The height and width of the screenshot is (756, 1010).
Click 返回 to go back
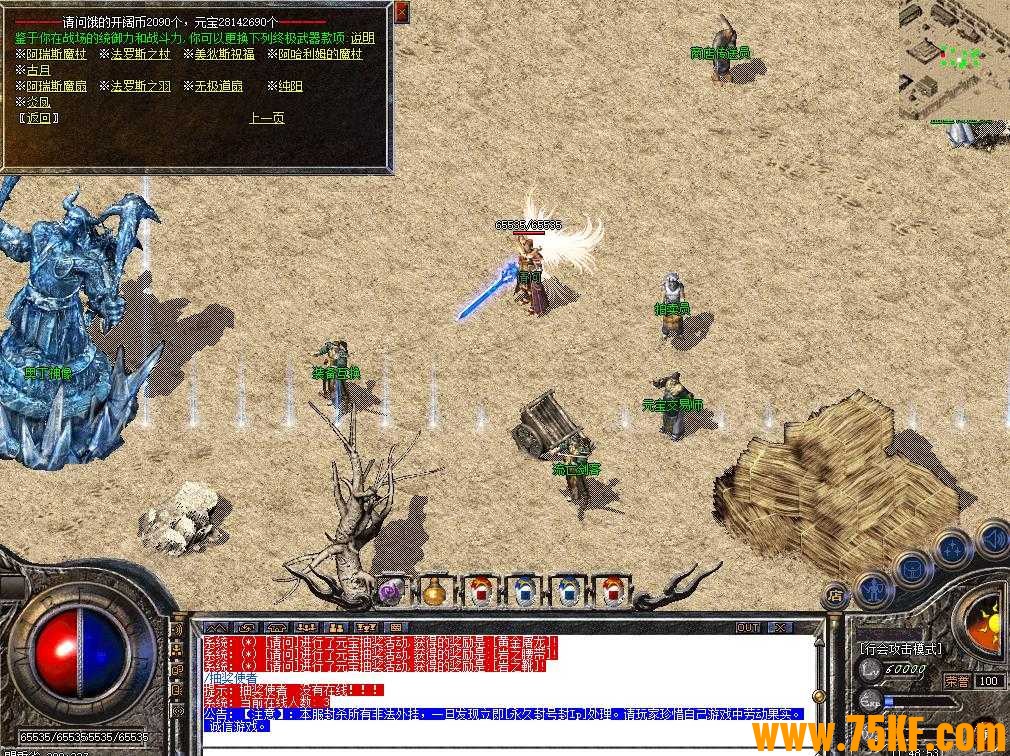click(x=39, y=118)
